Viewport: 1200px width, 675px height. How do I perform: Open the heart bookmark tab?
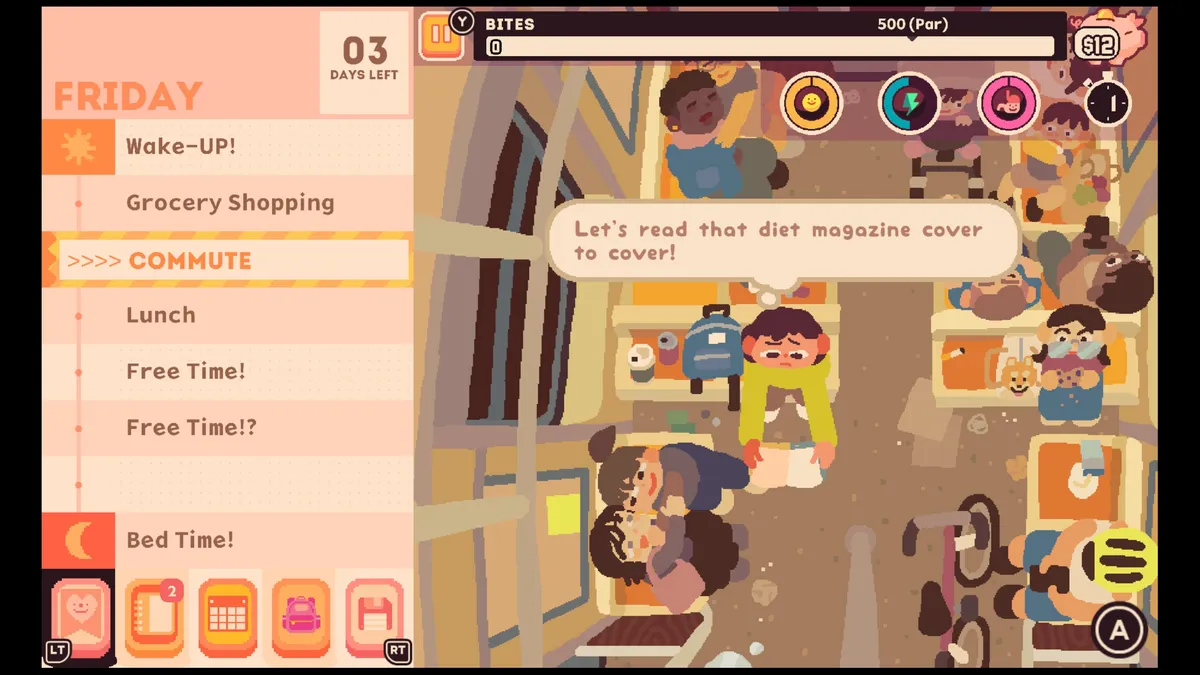80,618
